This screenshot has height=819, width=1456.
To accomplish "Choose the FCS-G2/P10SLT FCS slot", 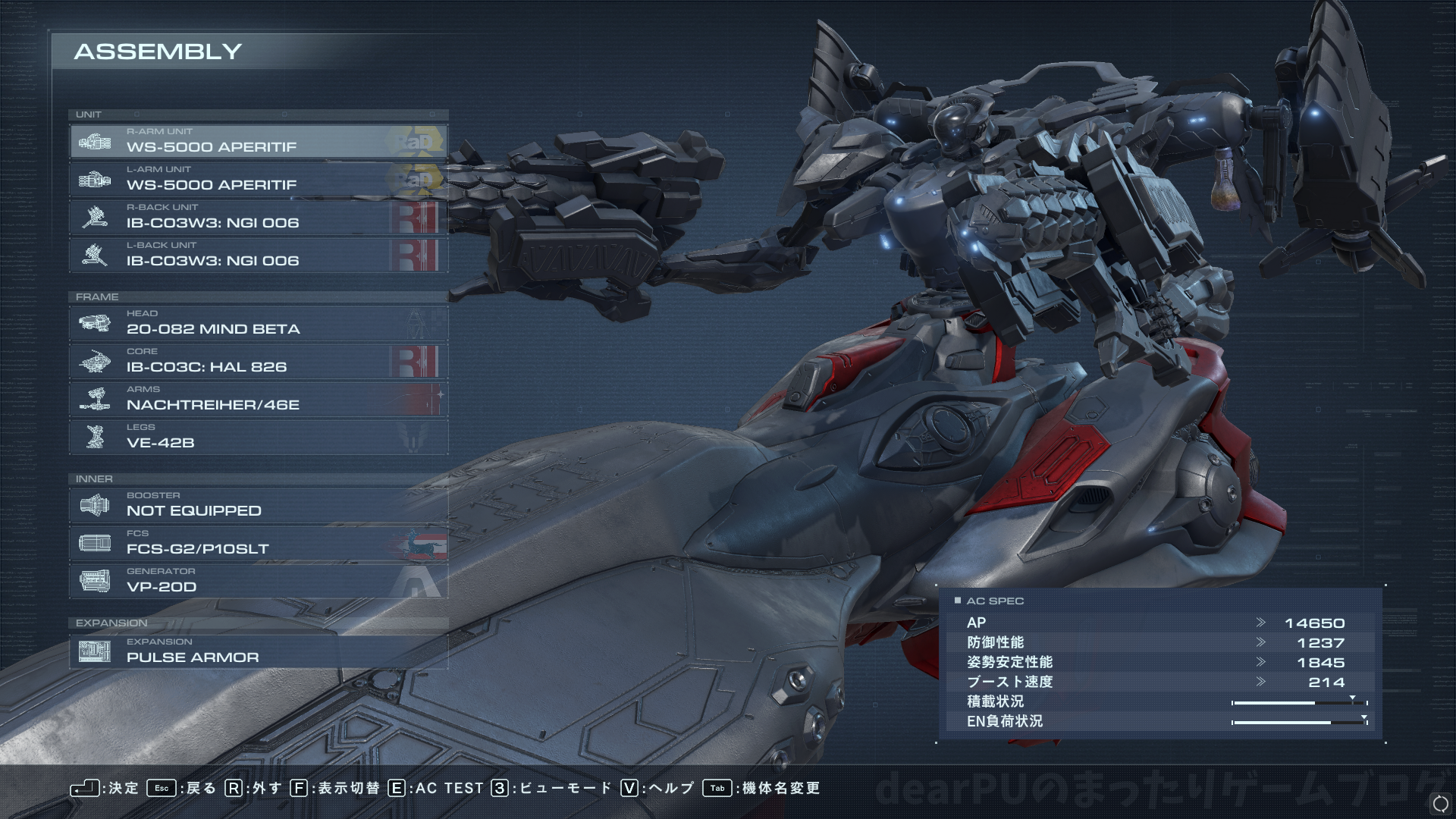I will click(x=258, y=544).
